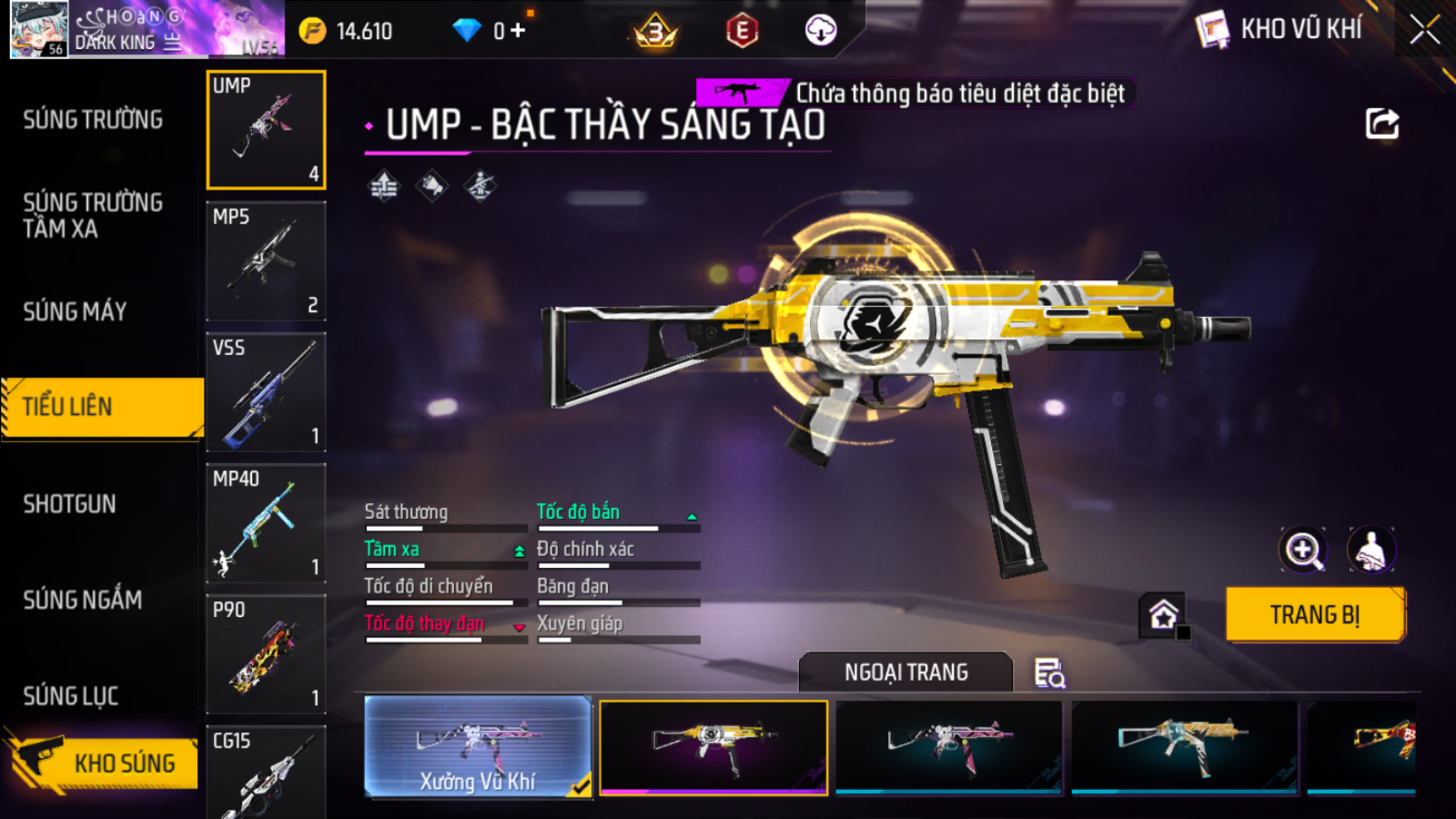The width and height of the screenshot is (1456, 819).
Task: Open the NGOẠI TRANG tab
Action: tap(906, 672)
